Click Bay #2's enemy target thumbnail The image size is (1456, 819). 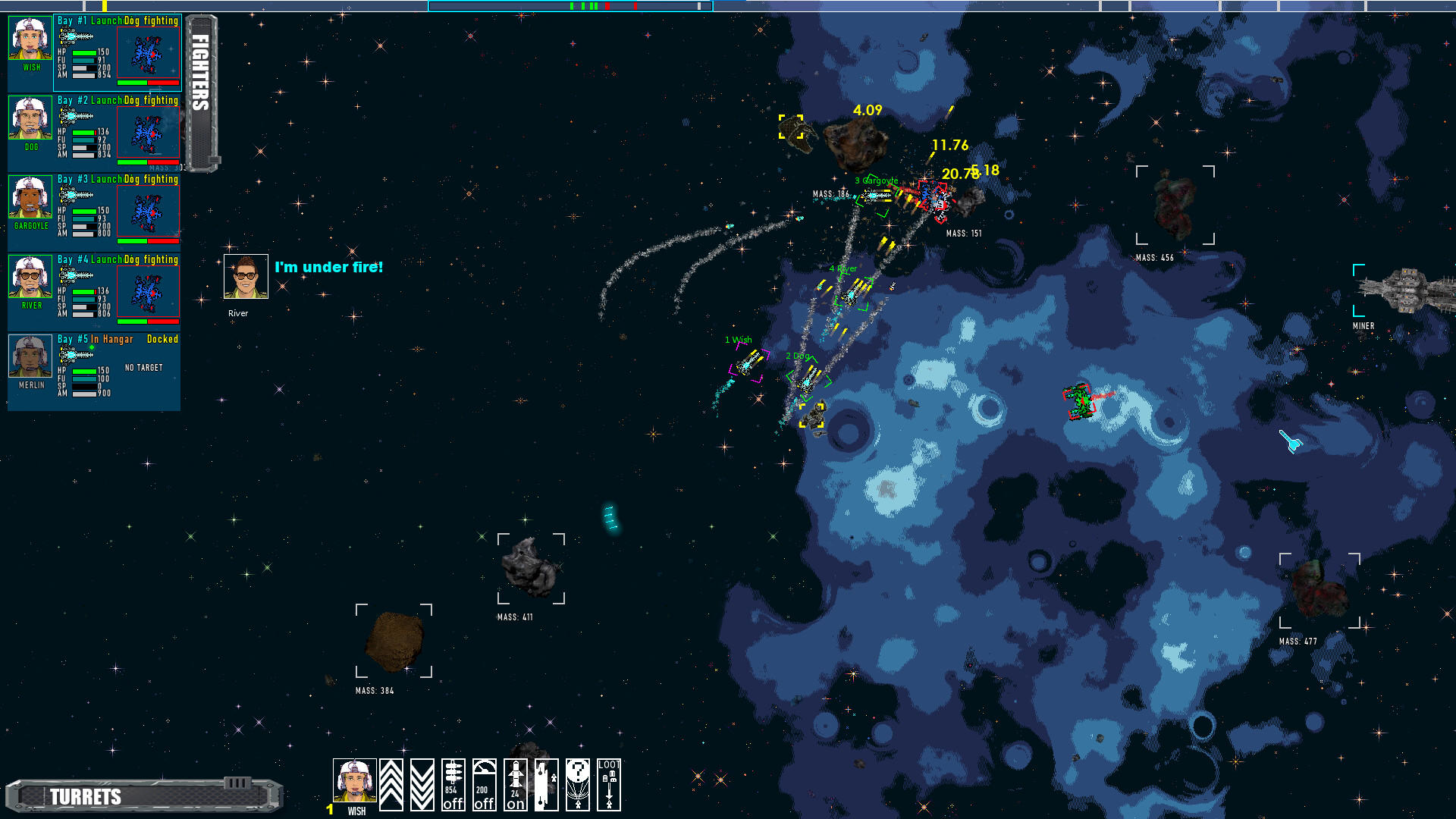(149, 133)
